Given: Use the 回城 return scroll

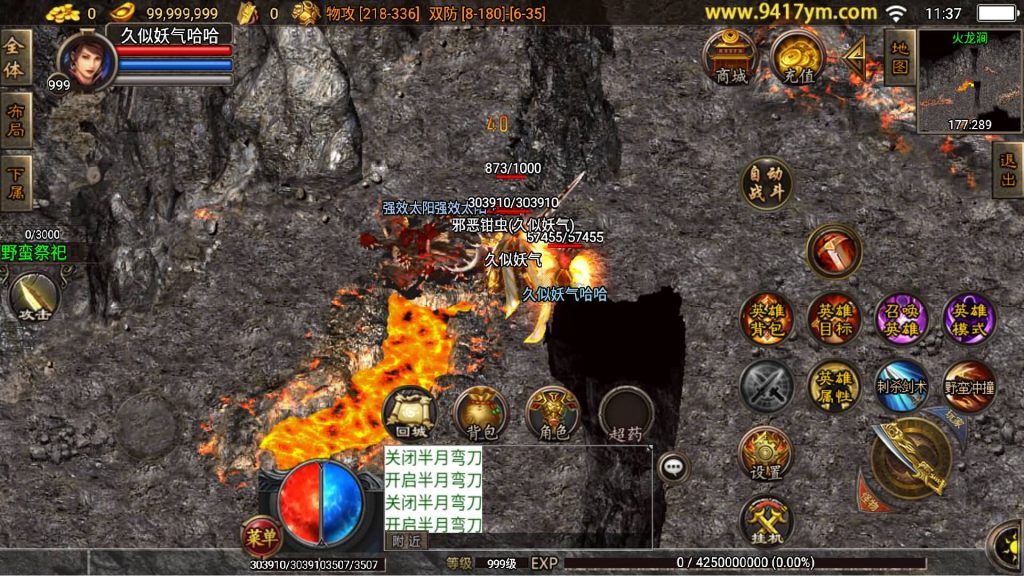Looking at the screenshot, I should pyautogui.click(x=410, y=414).
